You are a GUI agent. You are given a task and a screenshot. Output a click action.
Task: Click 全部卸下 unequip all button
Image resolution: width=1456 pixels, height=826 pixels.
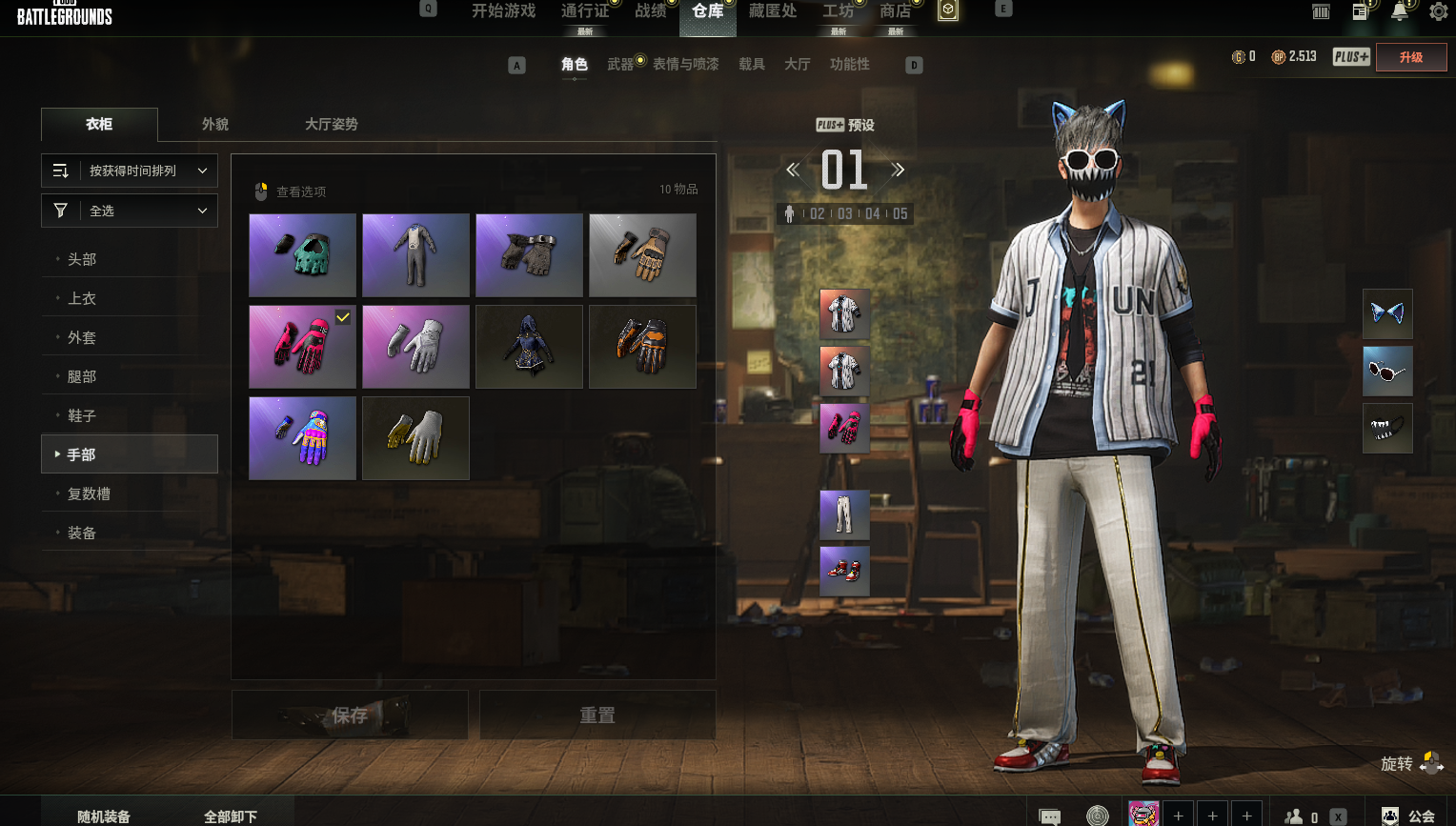(231, 816)
